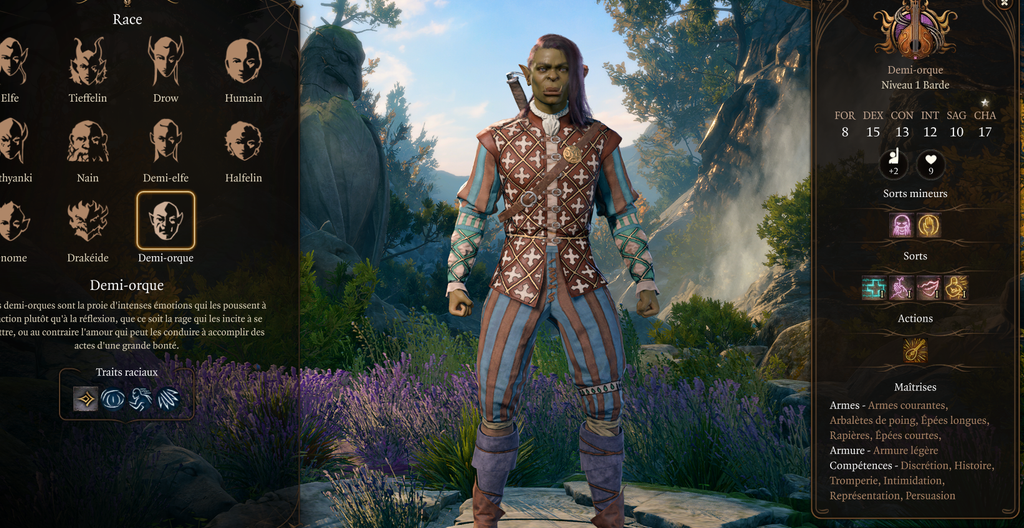Viewport: 1024px width, 528px height.
Task: Select the Halfelin race
Action: 243,142
